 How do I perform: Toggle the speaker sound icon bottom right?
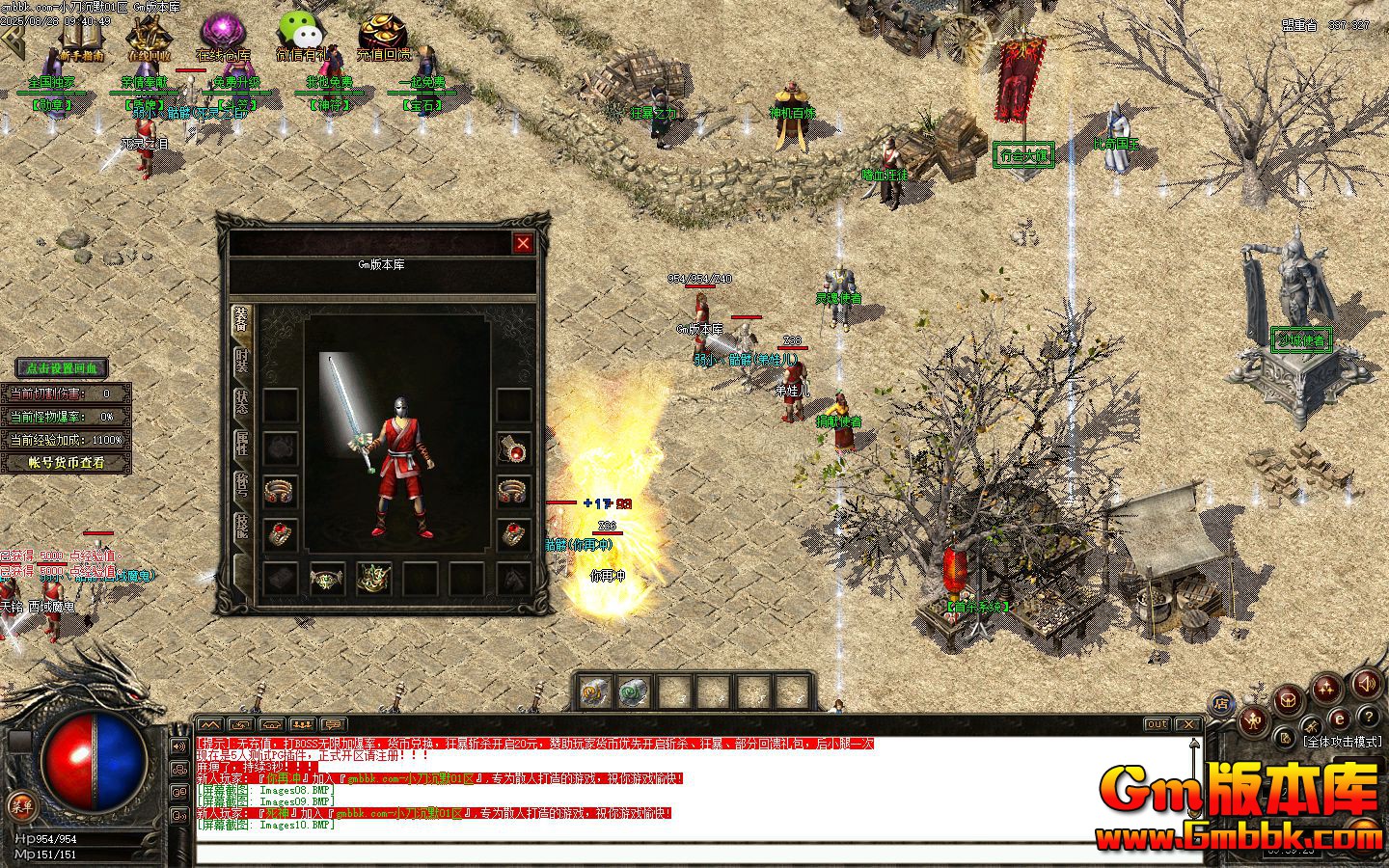click(x=1368, y=686)
